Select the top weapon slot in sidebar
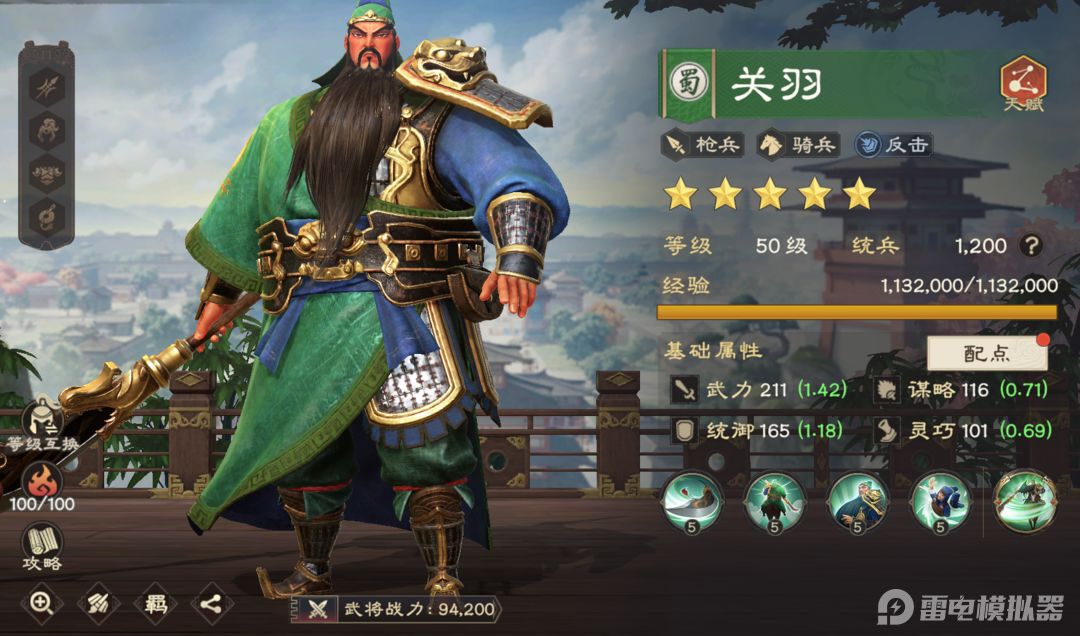Image resolution: width=1080 pixels, height=636 pixels. pos(46,86)
